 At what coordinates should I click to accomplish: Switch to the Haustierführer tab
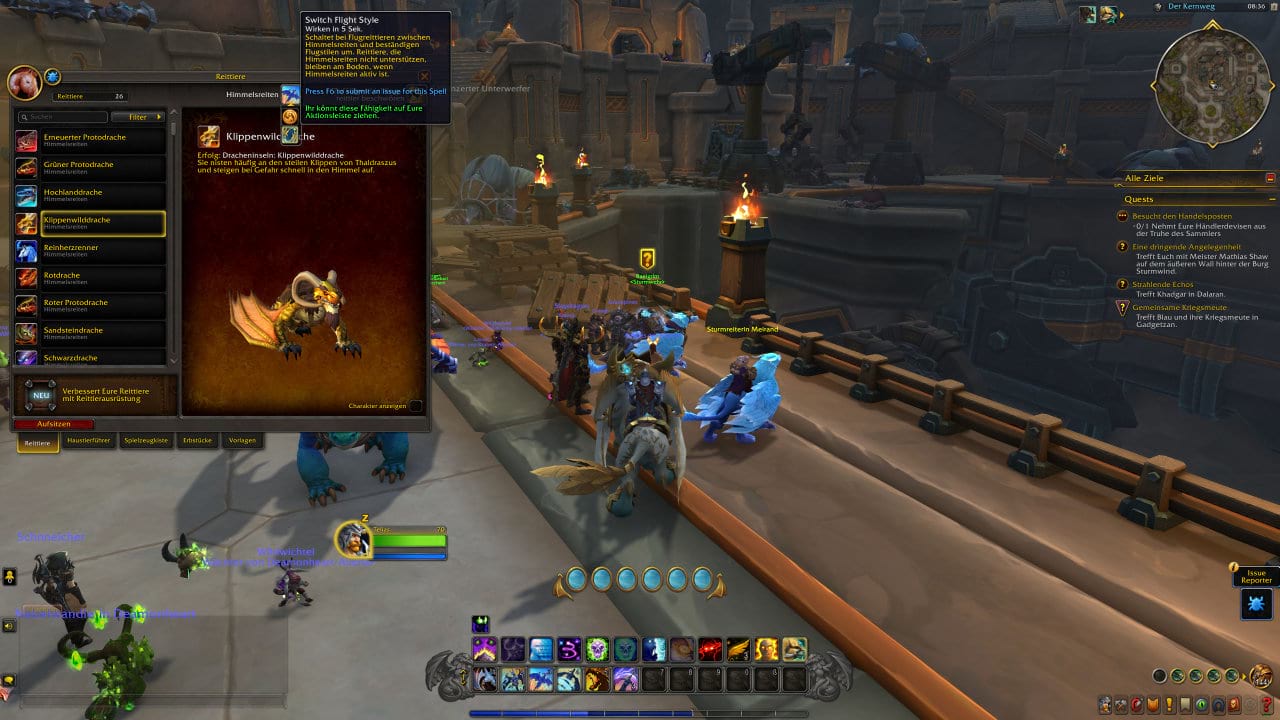click(88, 440)
